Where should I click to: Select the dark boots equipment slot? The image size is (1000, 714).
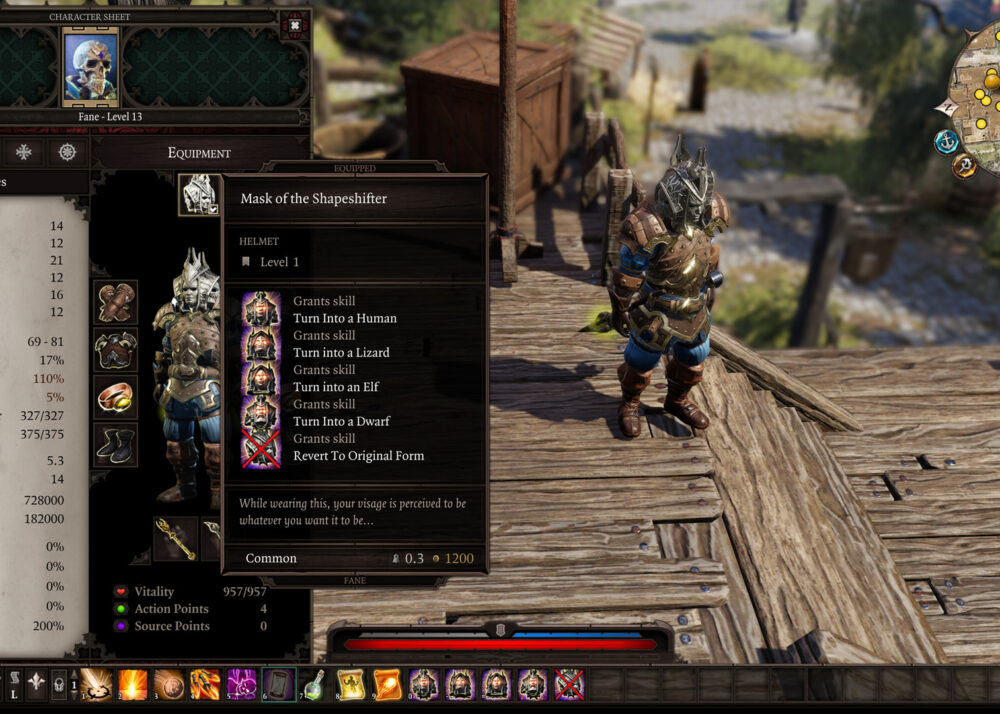[x=116, y=445]
